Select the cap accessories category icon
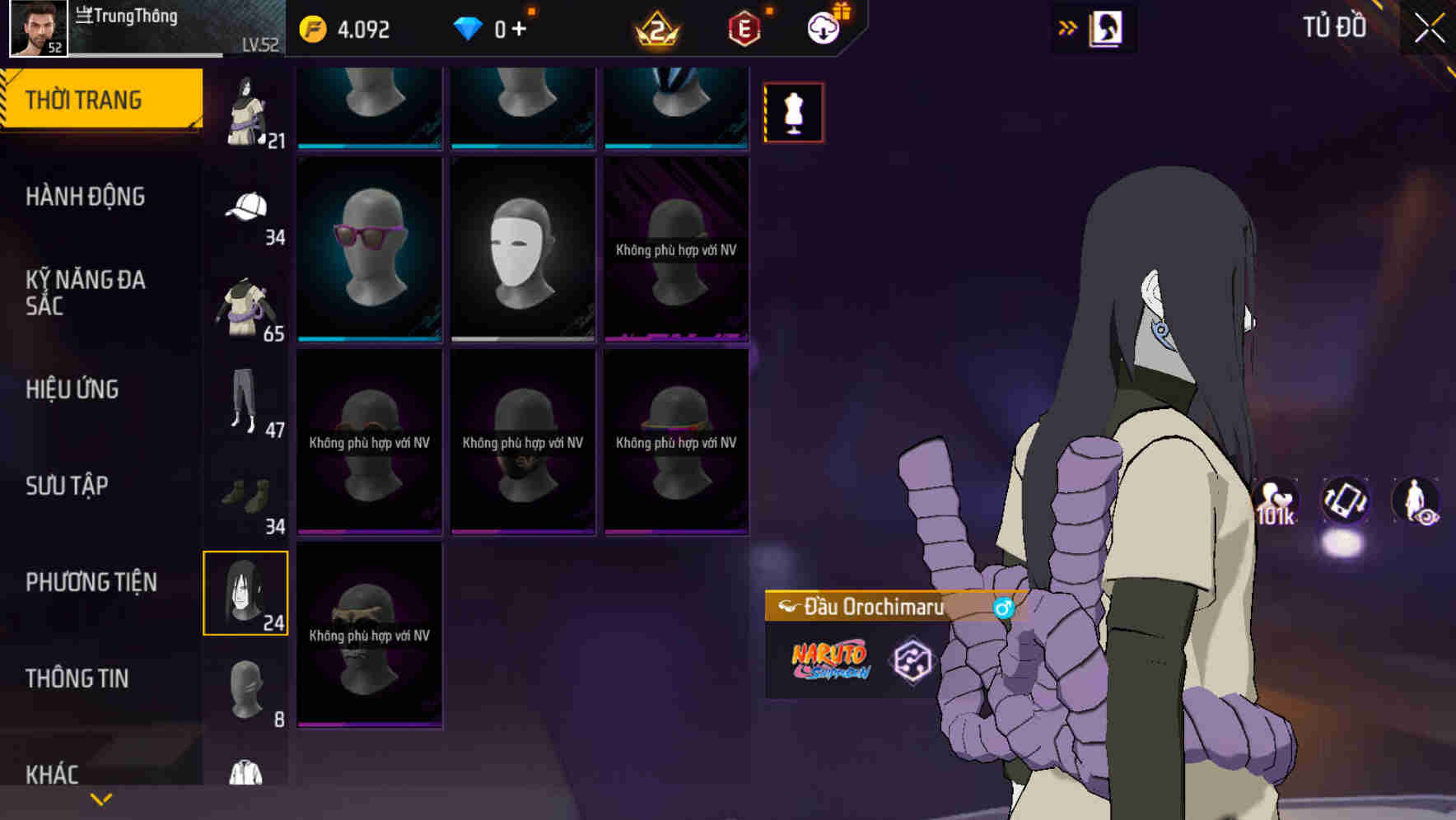This screenshot has height=820, width=1456. point(245,207)
